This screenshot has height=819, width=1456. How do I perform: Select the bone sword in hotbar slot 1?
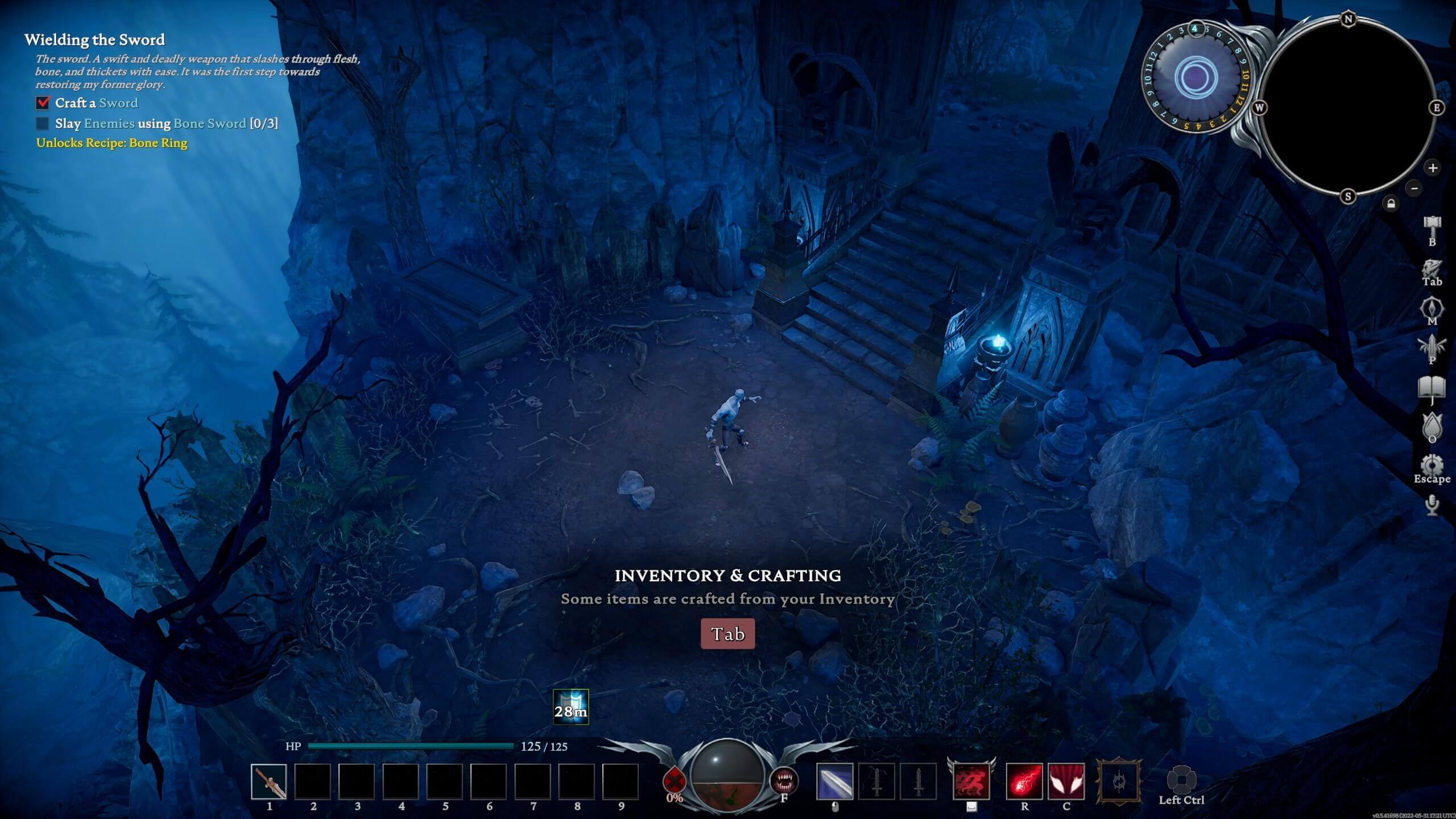(x=269, y=781)
